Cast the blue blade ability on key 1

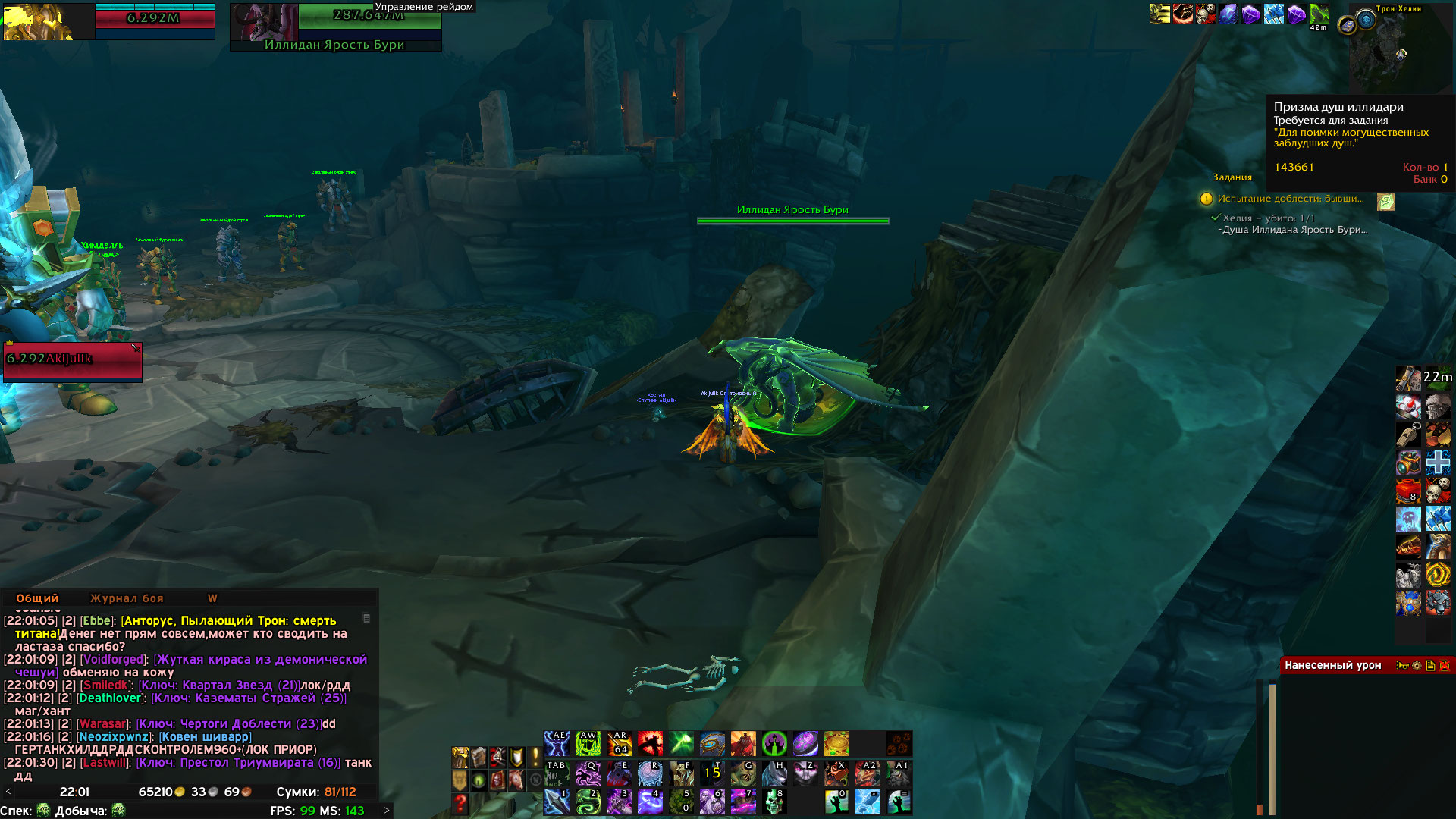(557, 802)
